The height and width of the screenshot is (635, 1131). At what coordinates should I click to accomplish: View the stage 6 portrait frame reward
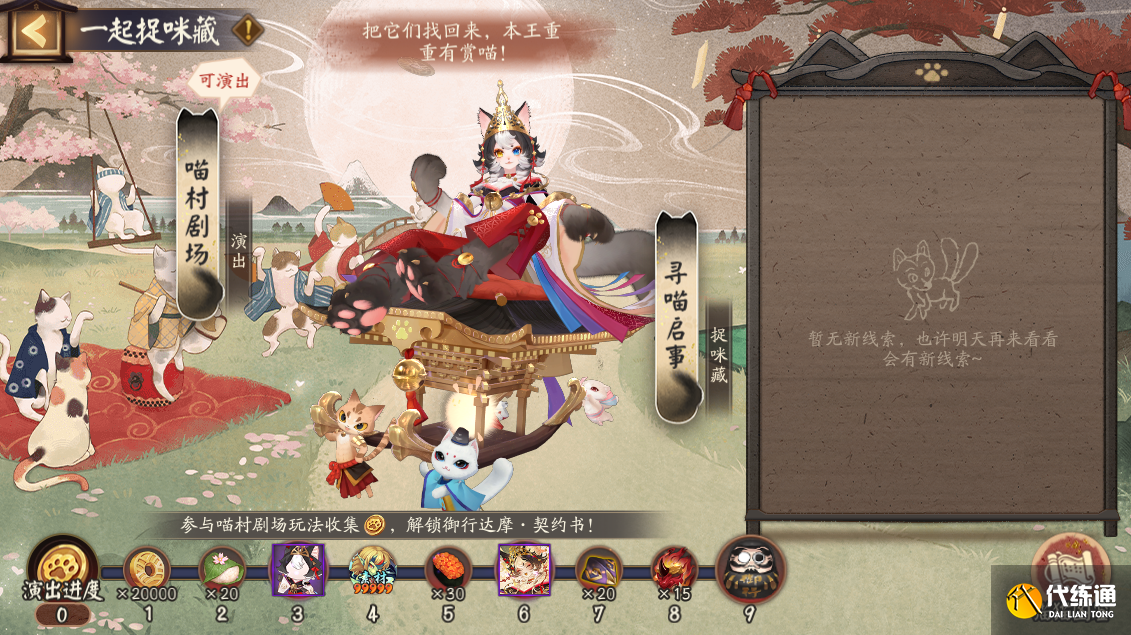click(x=524, y=569)
